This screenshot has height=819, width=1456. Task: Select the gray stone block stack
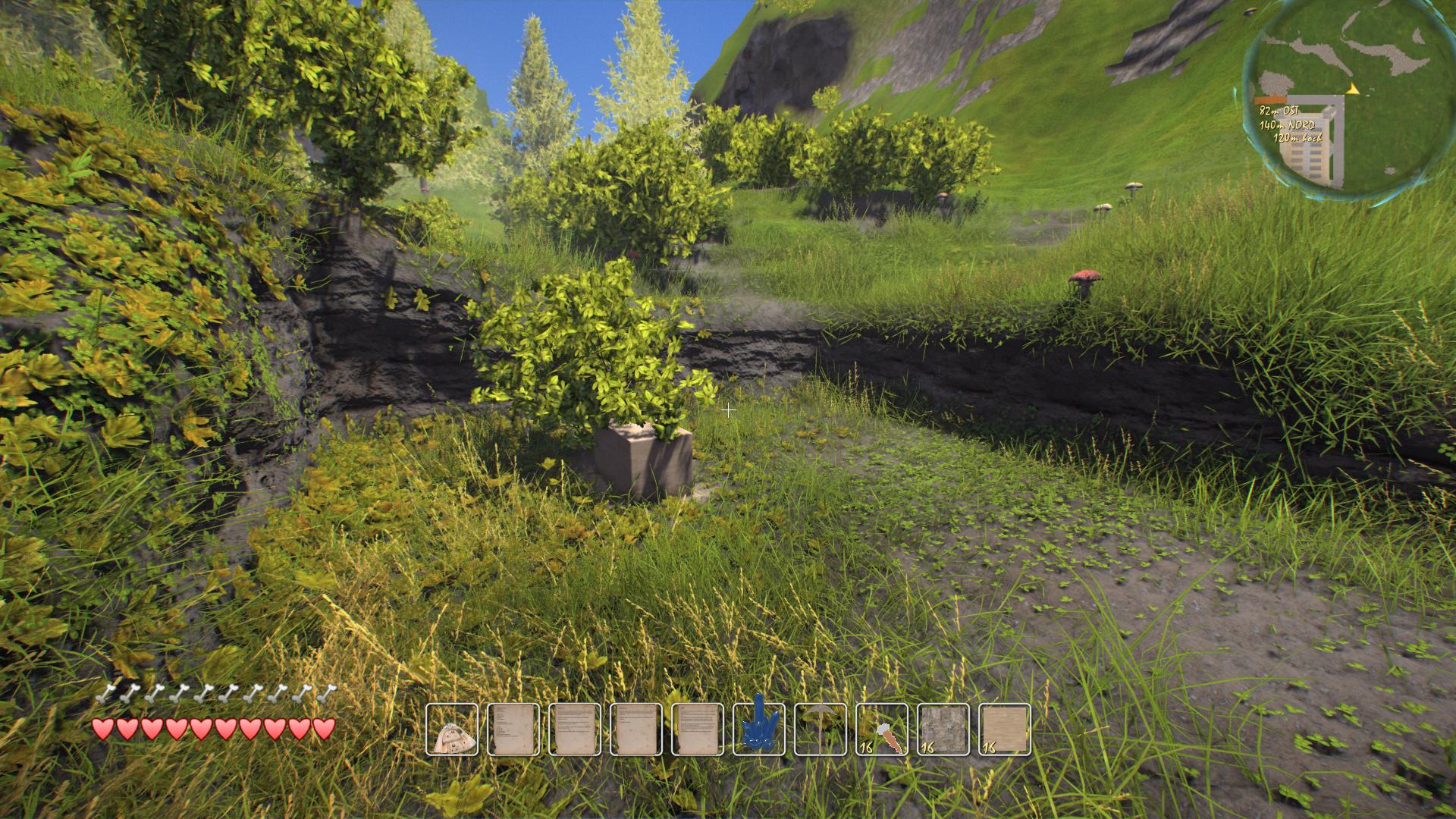(943, 730)
